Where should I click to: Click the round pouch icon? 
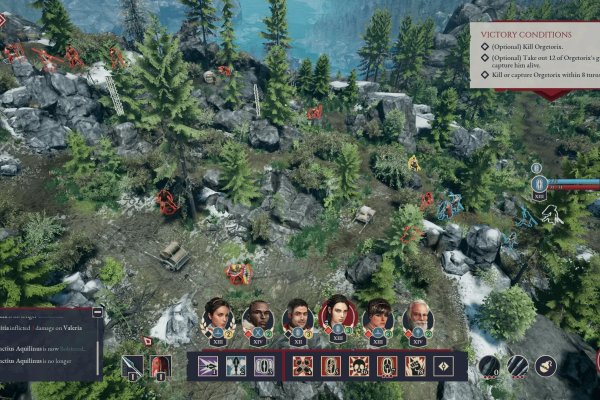[545, 366]
